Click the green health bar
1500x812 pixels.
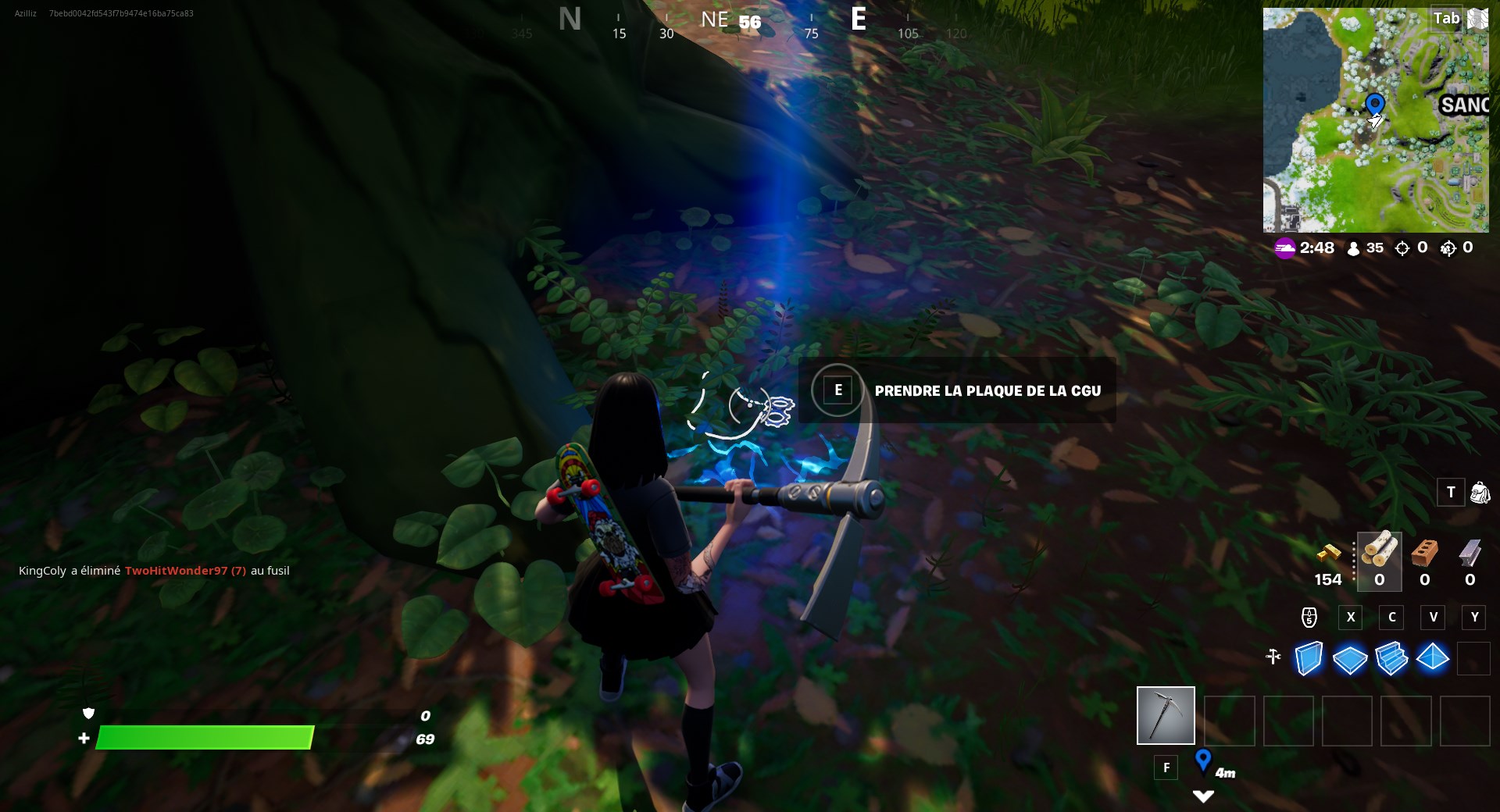203,739
